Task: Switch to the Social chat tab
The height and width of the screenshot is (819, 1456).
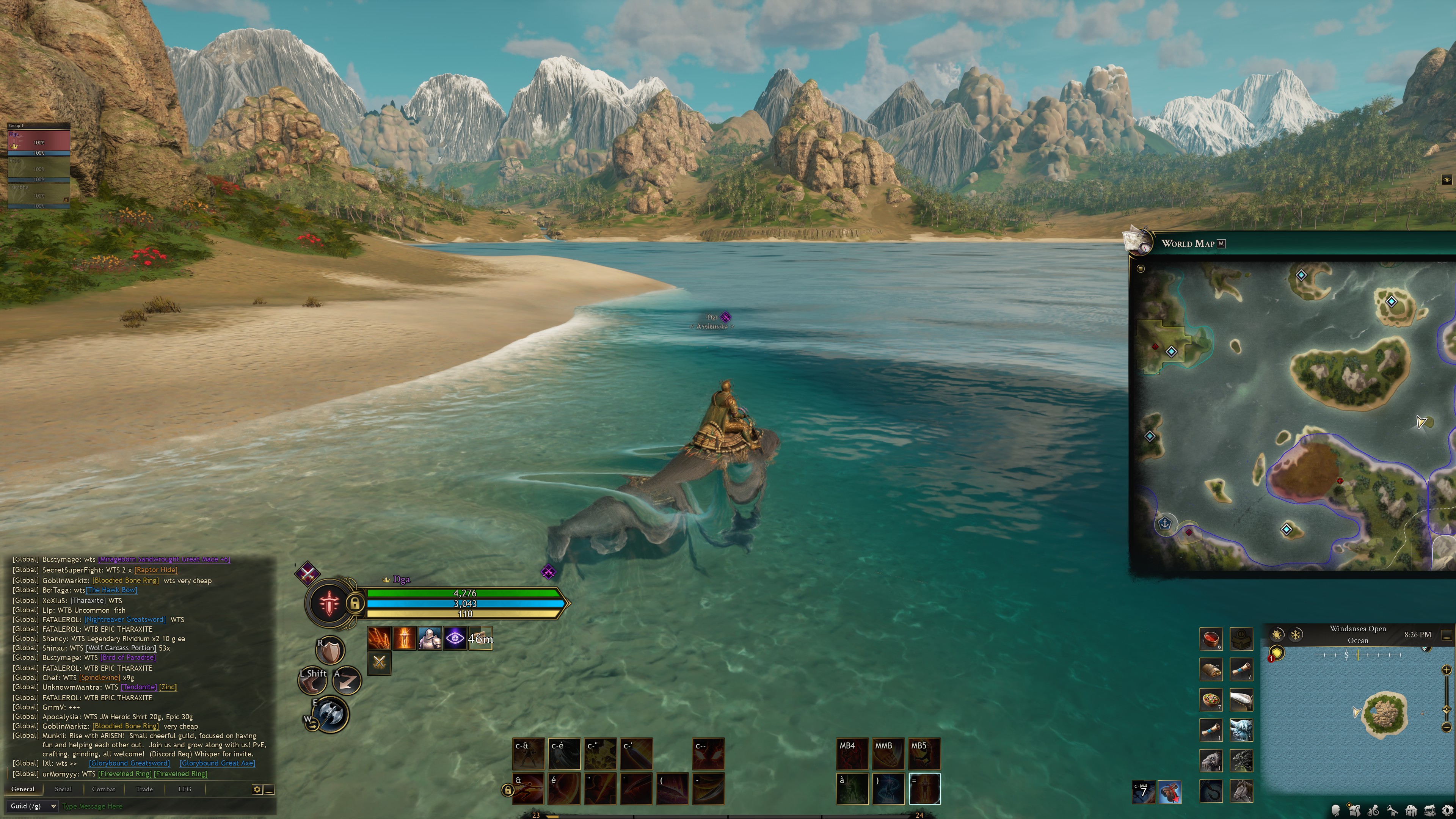Action: click(x=63, y=789)
